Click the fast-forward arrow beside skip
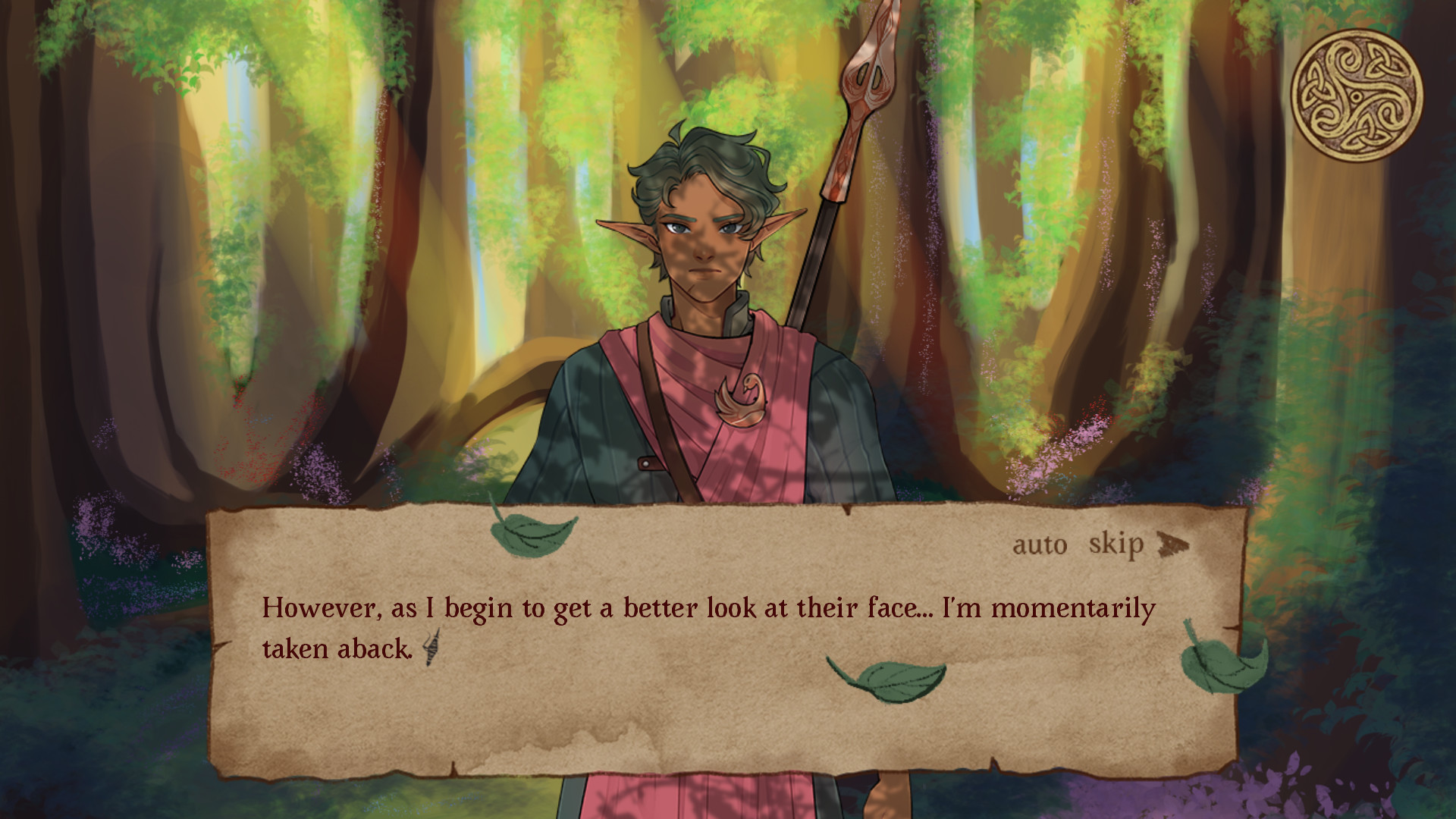Screen dimensions: 1456x819 (x=1172, y=544)
